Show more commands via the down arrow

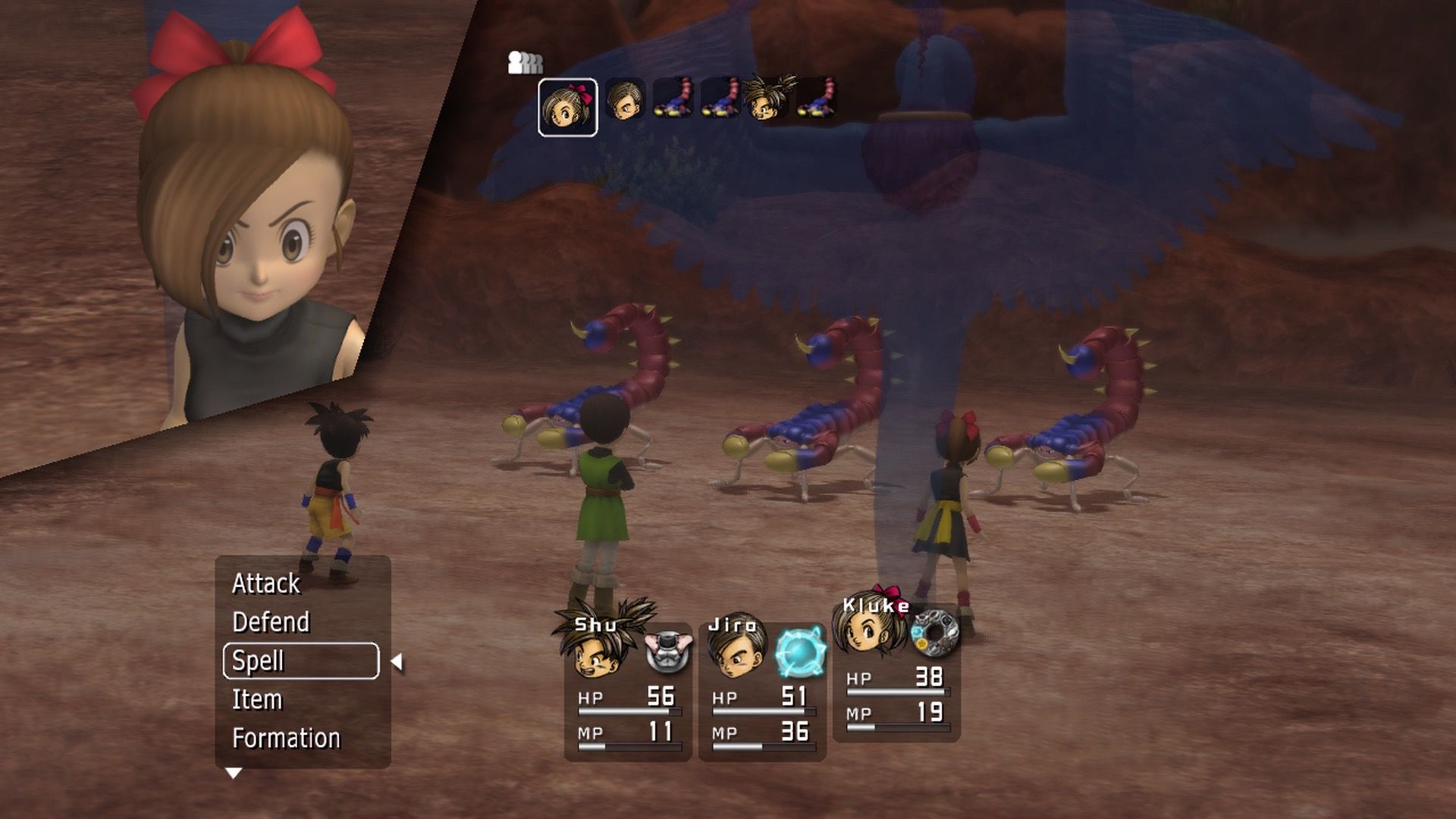pyautogui.click(x=234, y=773)
